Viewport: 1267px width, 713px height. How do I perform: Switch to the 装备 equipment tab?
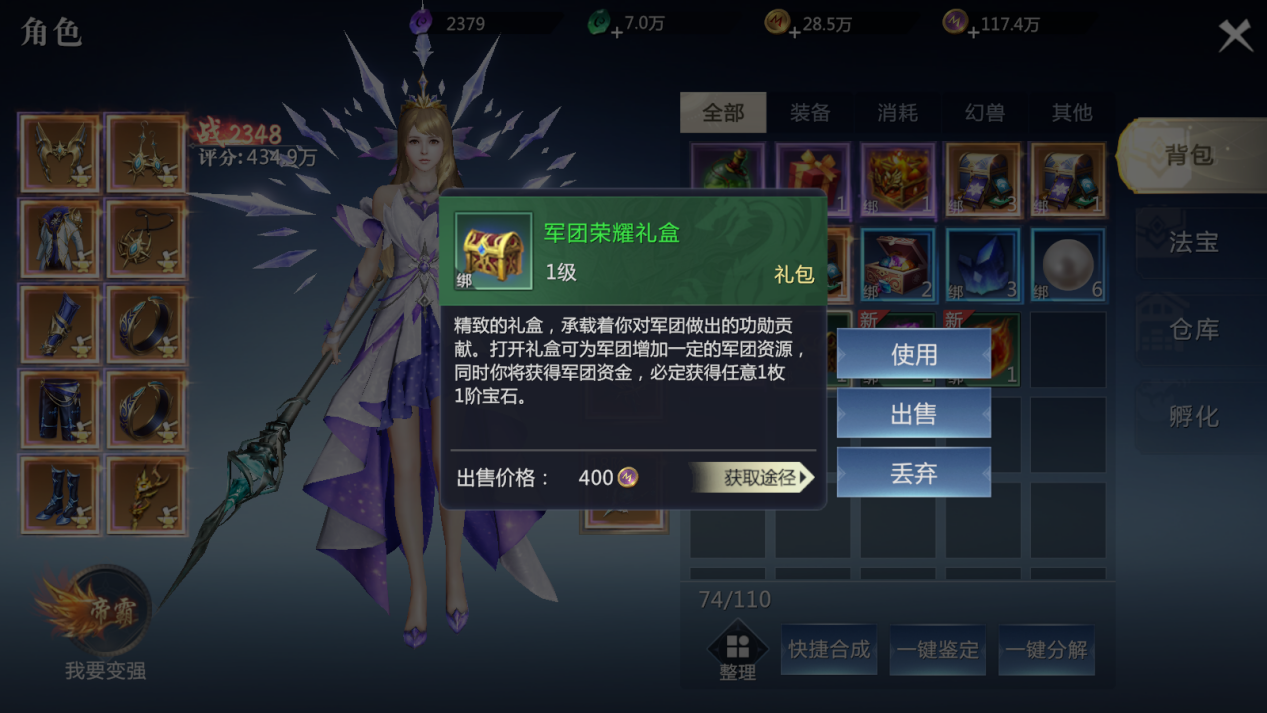810,113
